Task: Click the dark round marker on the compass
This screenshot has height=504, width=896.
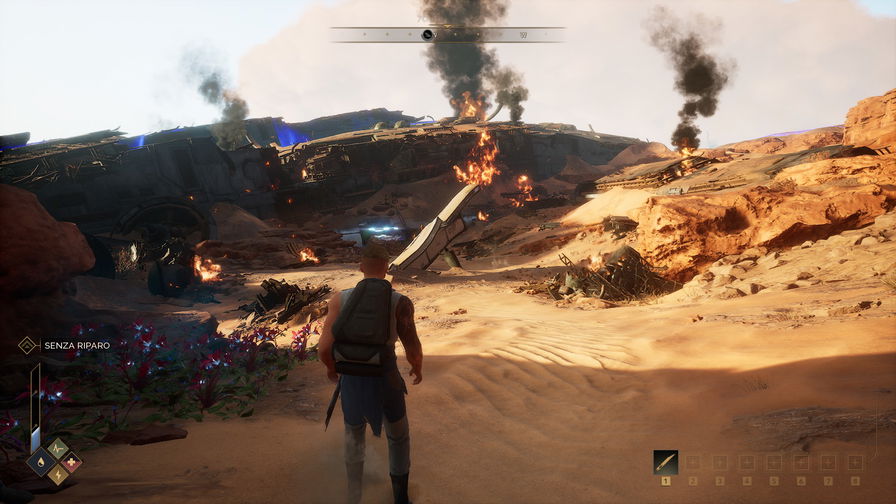Action: coord(428,34)
